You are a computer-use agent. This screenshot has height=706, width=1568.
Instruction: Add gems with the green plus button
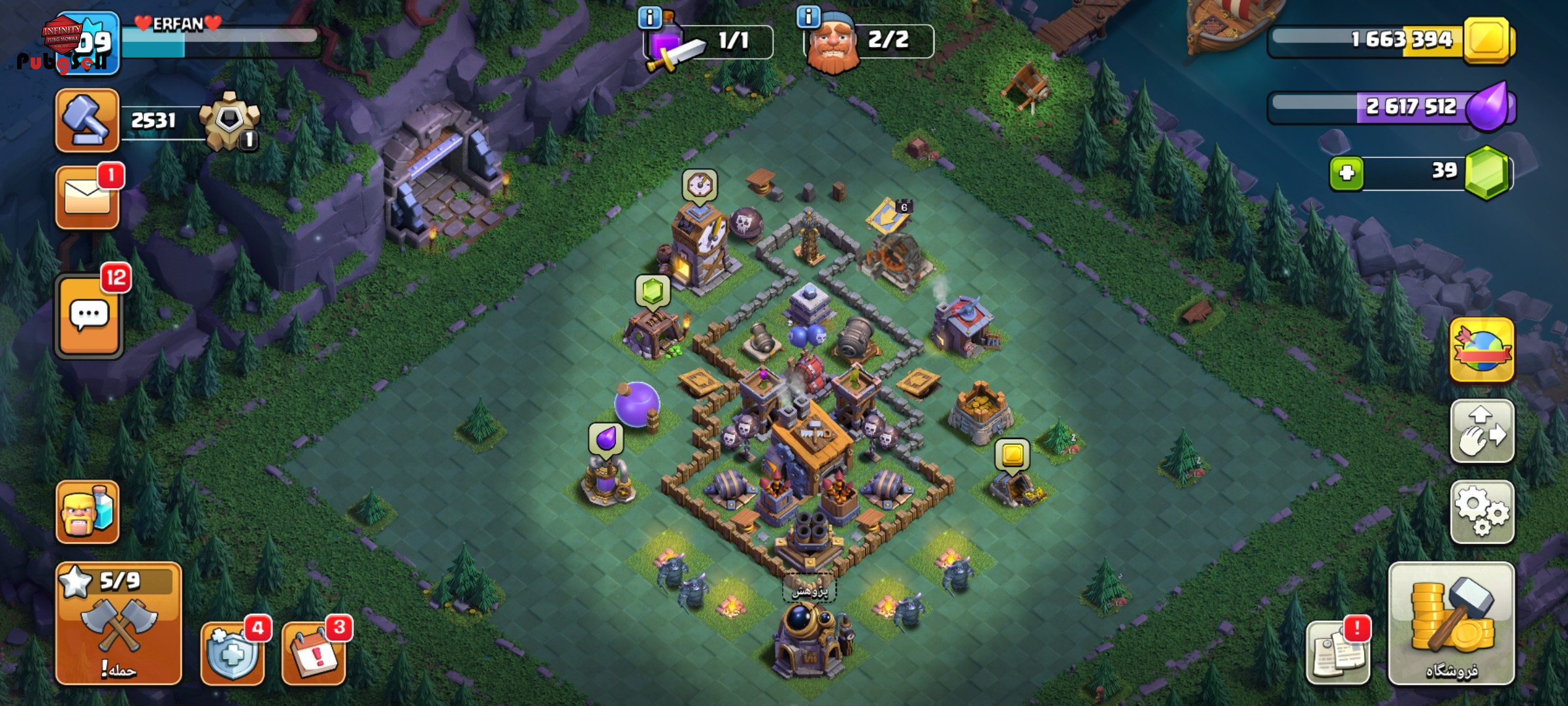tap(1347, 173)
